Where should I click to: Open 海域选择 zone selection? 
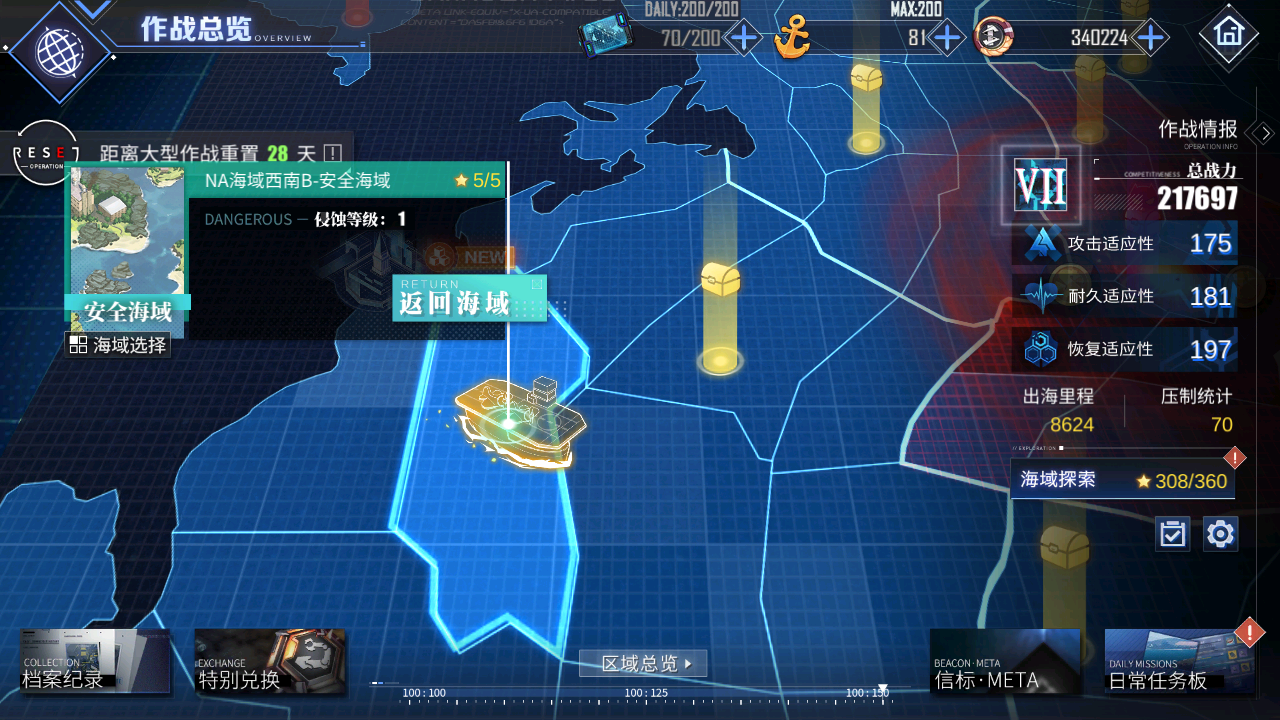(x=118, y=345)
